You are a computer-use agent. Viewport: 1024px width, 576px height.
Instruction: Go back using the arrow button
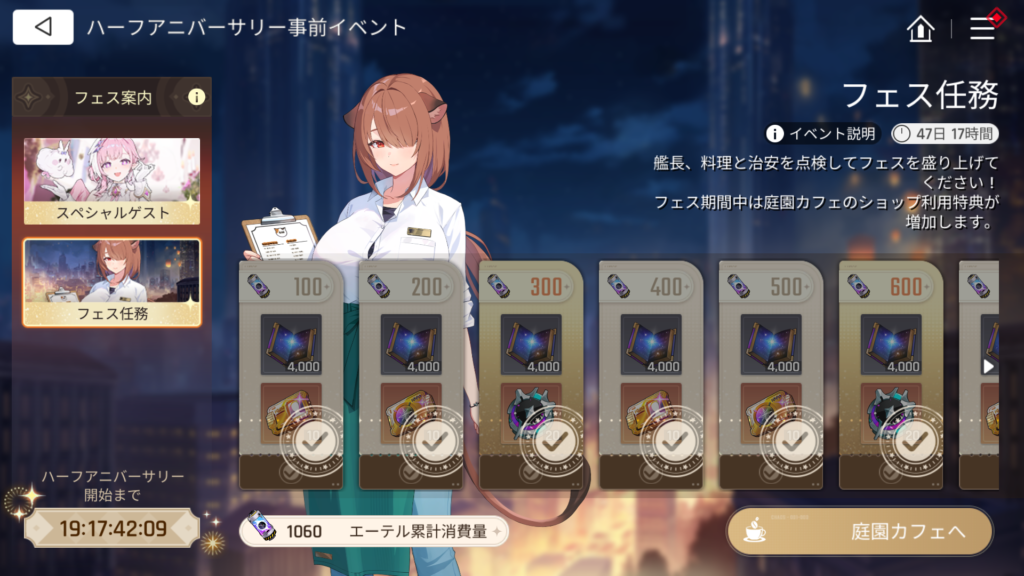43,27
